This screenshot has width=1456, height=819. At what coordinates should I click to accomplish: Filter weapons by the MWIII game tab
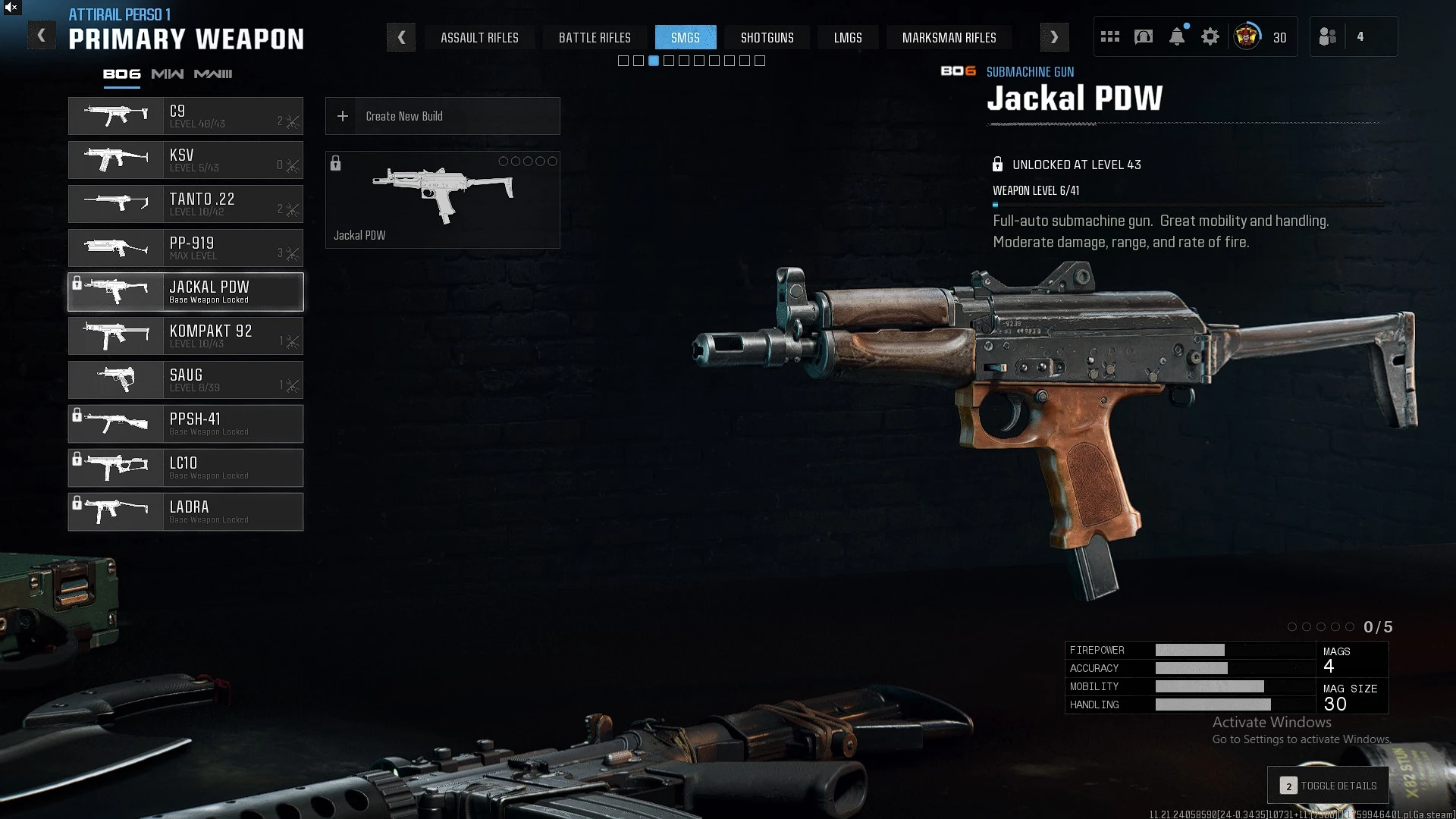[213, 74]
